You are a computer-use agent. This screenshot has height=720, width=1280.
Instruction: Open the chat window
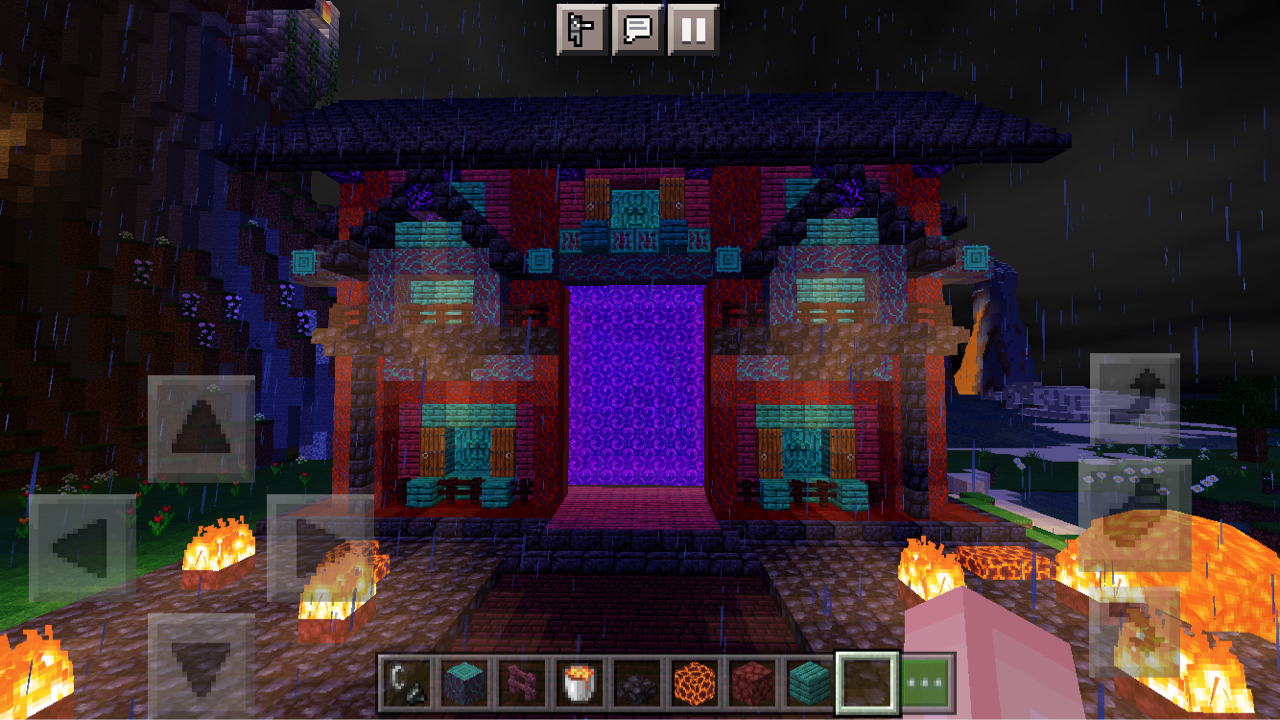637,26
